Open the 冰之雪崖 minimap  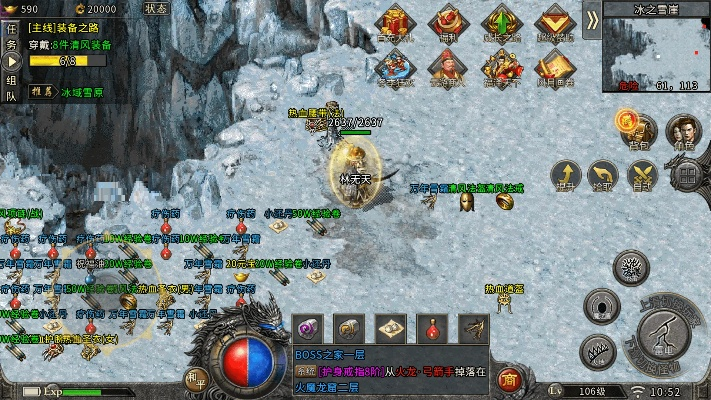point(655,53)
